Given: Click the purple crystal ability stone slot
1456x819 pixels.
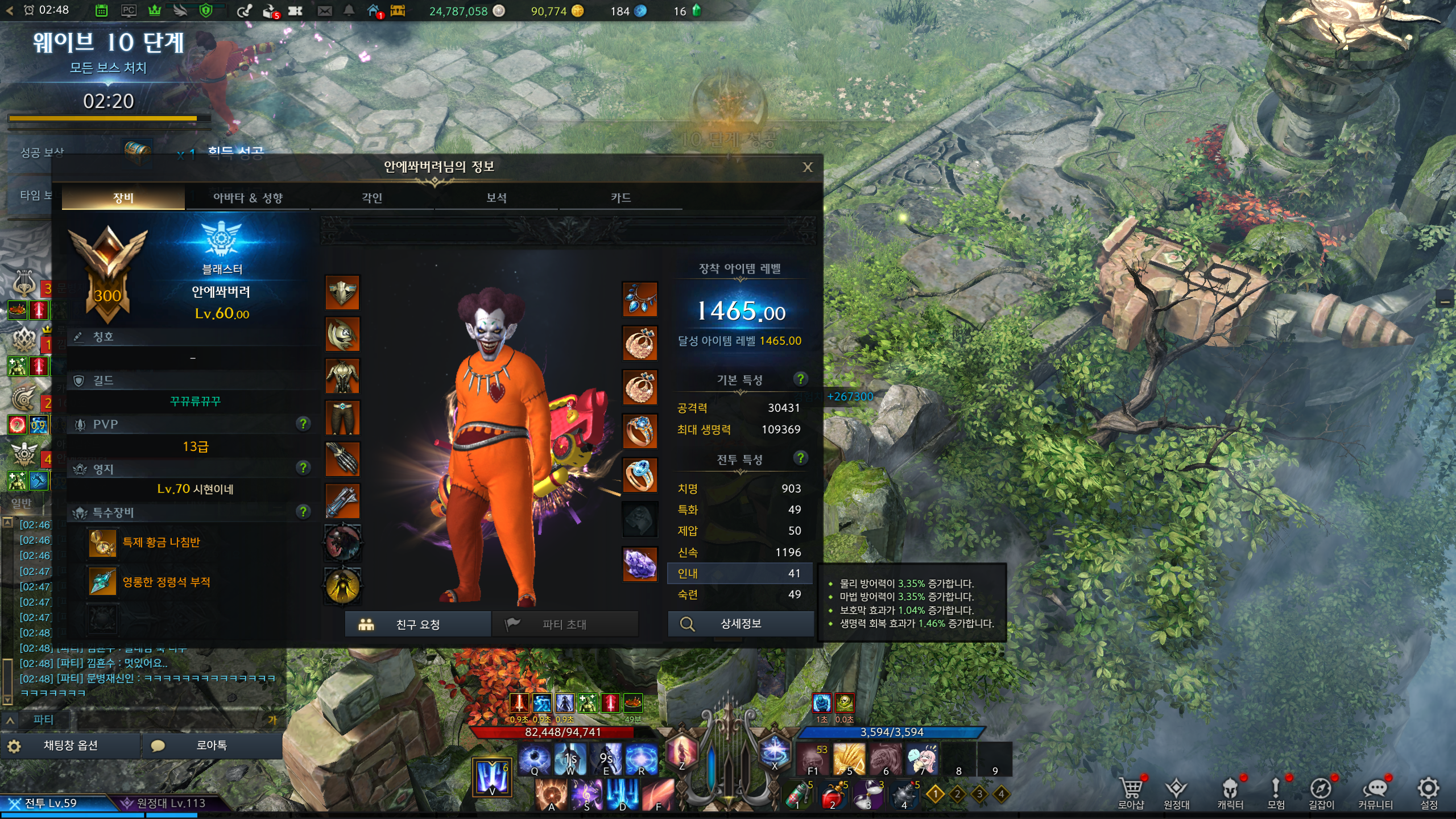Looking at the screenshot, I should [640, 564].
